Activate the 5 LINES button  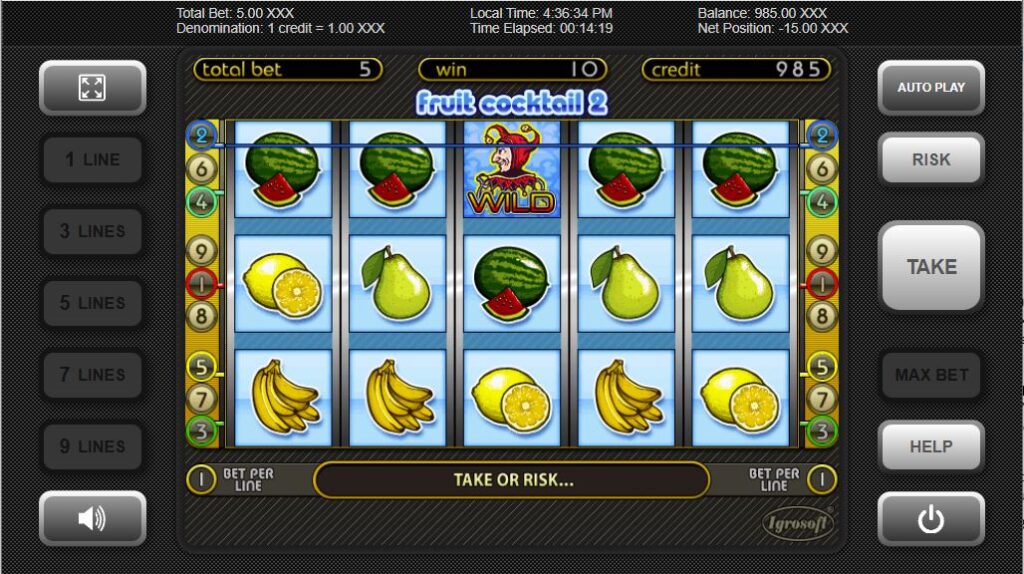click(92, 303)
